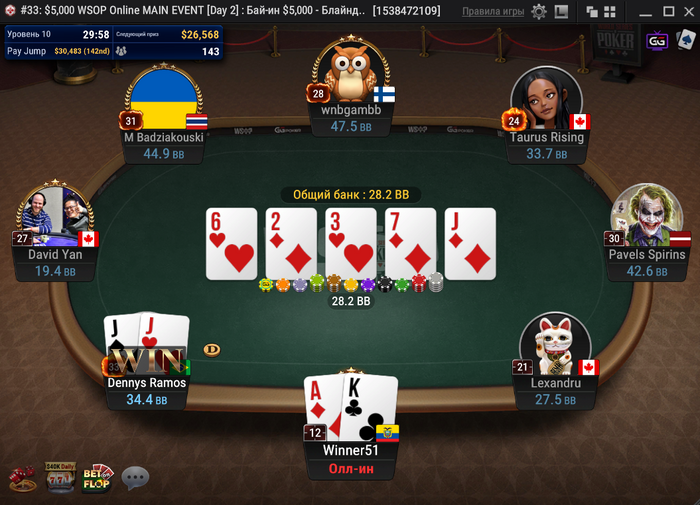Click the L layout button in title bar
This screenshot has height=505, width=700.
[x=560, y=11]
